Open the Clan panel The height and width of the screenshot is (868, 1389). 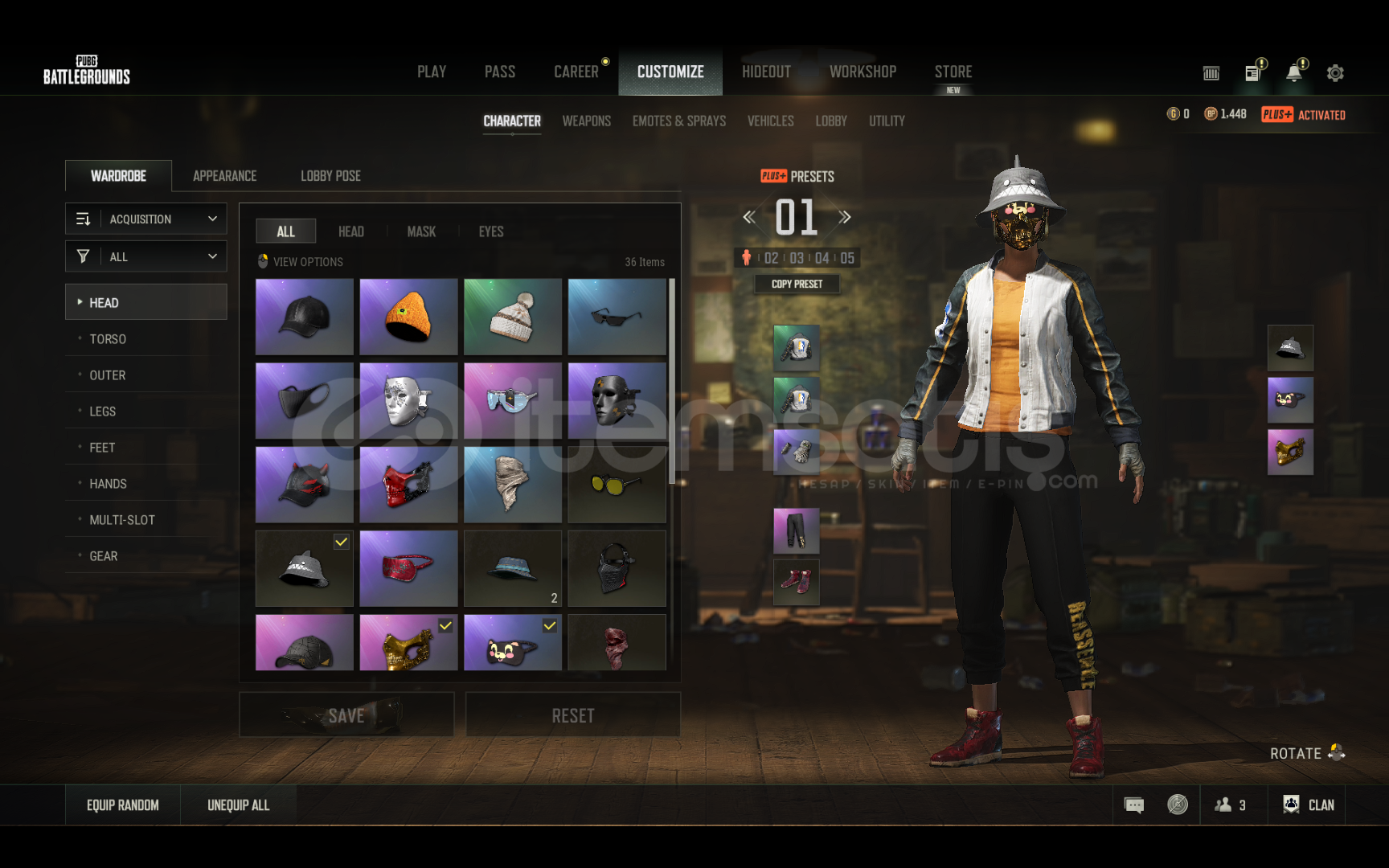tap(1309, 805)
